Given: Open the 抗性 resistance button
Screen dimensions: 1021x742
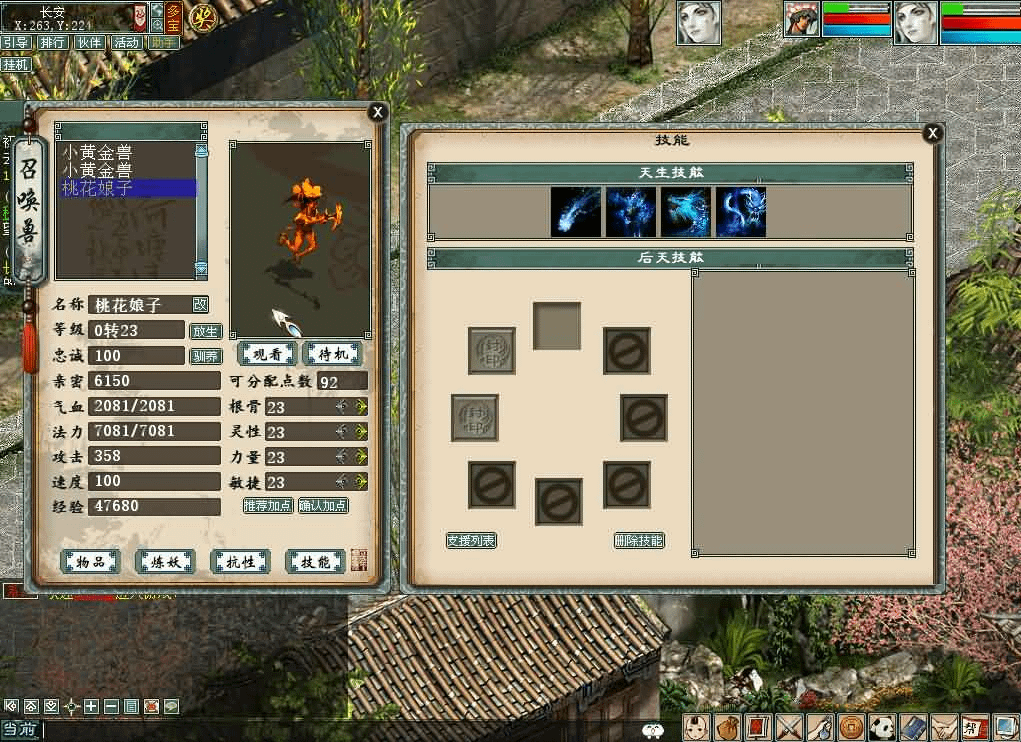Looking at the screenshot, I should 240,562.
